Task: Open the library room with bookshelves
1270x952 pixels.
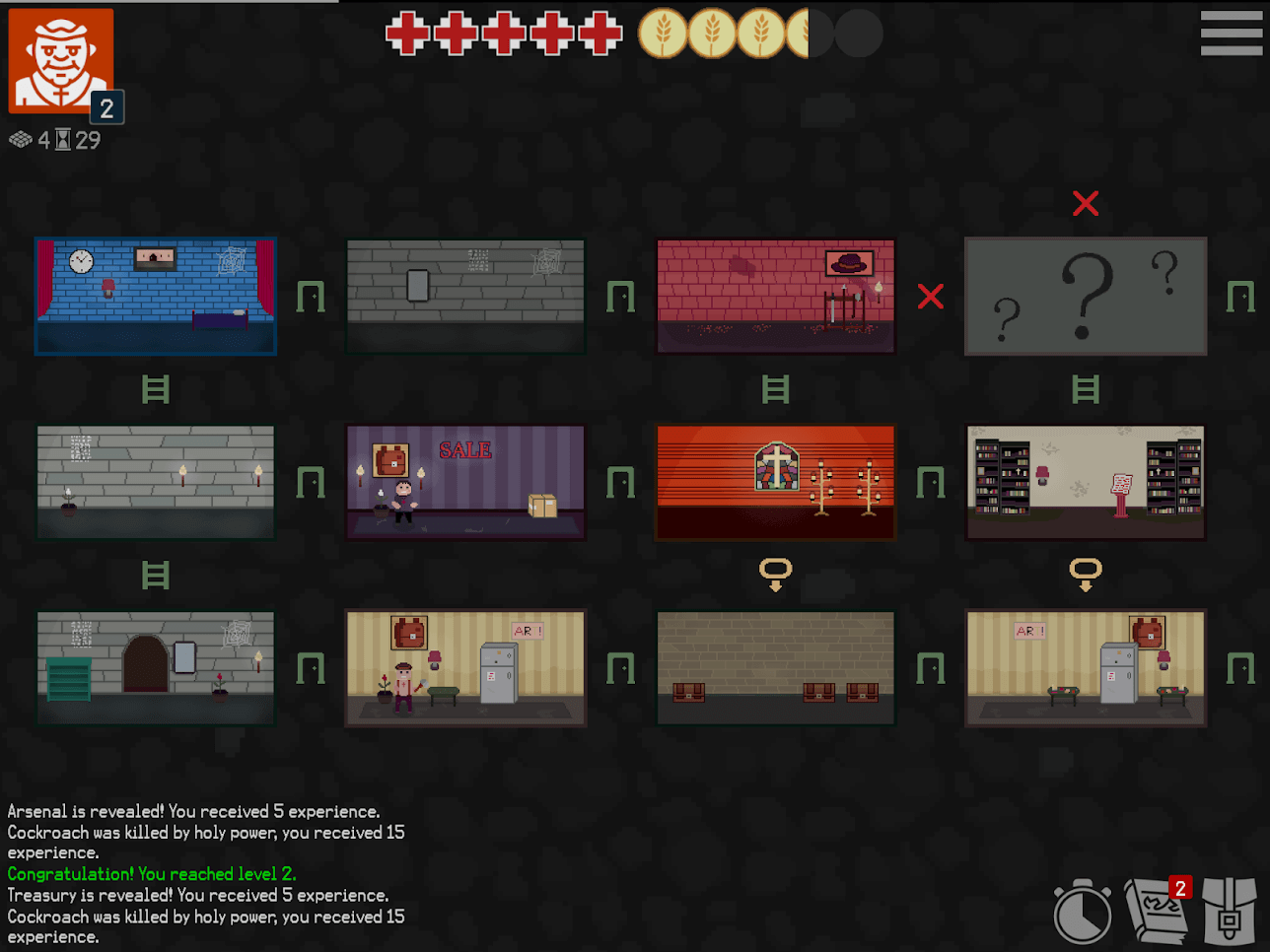Action: [1086, 481]
